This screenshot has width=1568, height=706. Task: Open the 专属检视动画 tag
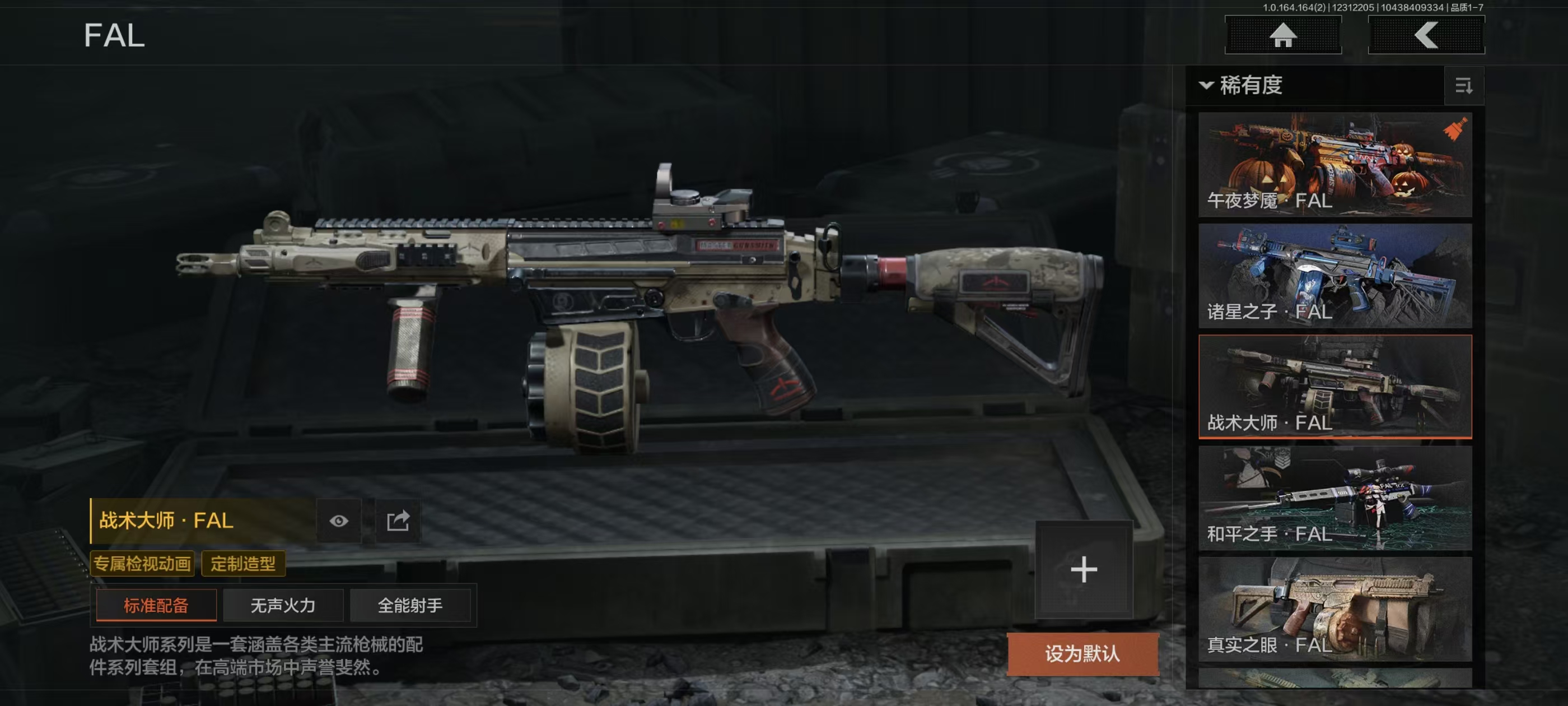(142, 564)
